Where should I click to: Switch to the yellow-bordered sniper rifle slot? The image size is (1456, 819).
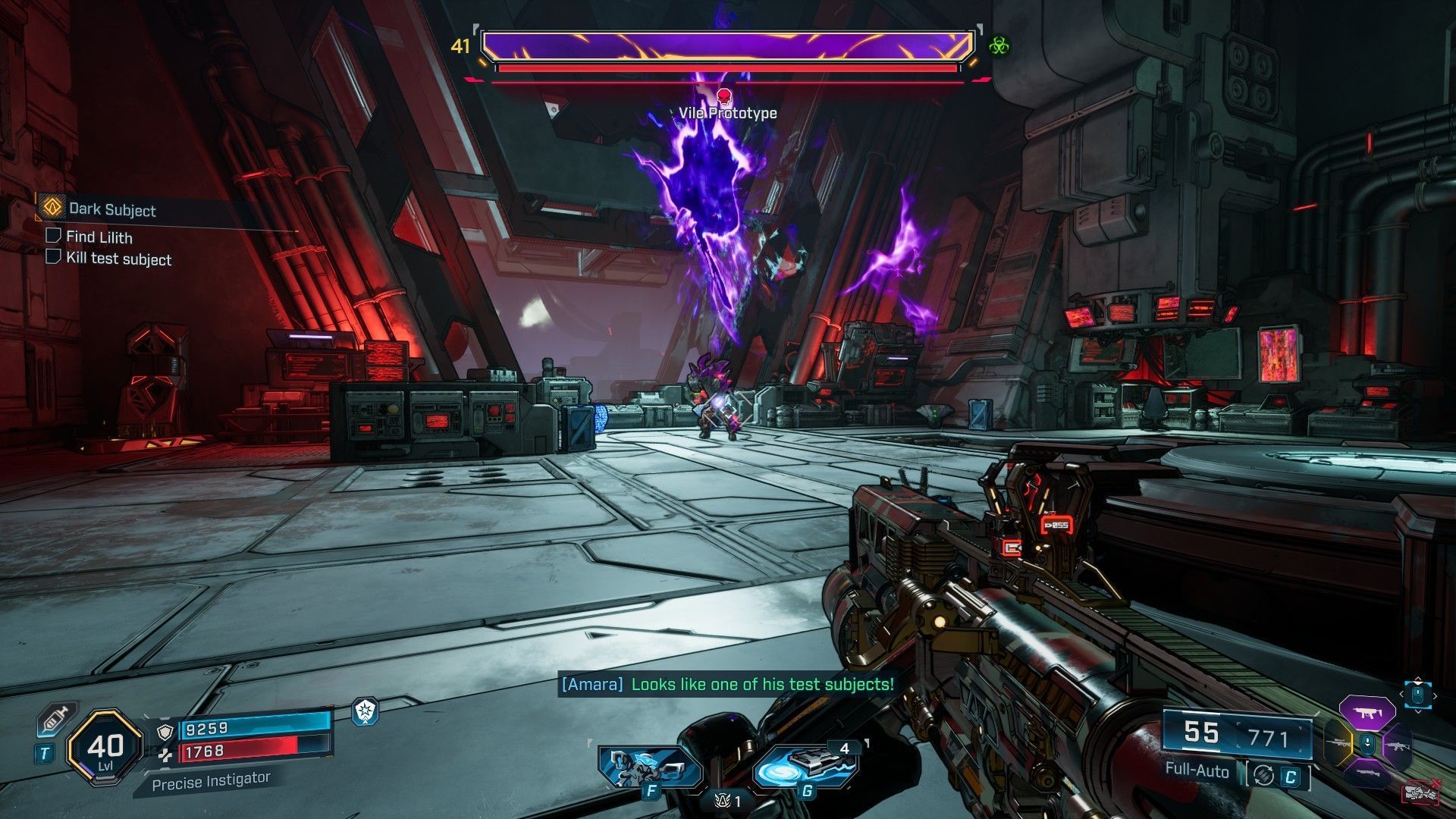pos(1338,743)
